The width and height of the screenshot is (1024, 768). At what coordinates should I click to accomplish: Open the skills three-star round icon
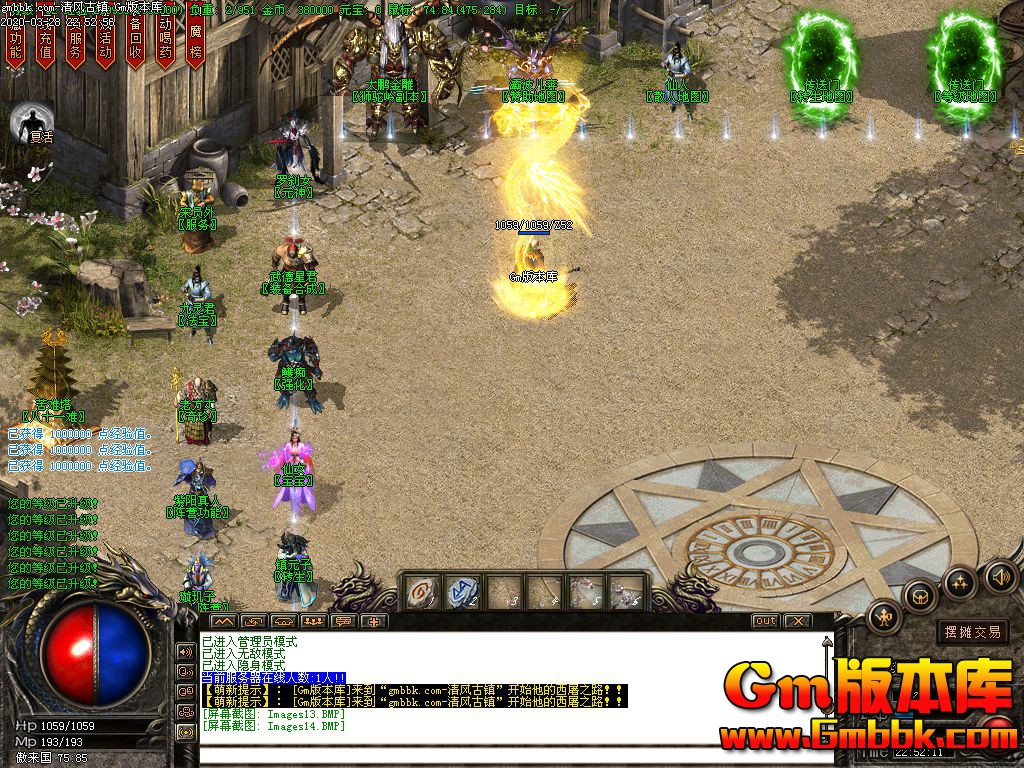point(959,582)
